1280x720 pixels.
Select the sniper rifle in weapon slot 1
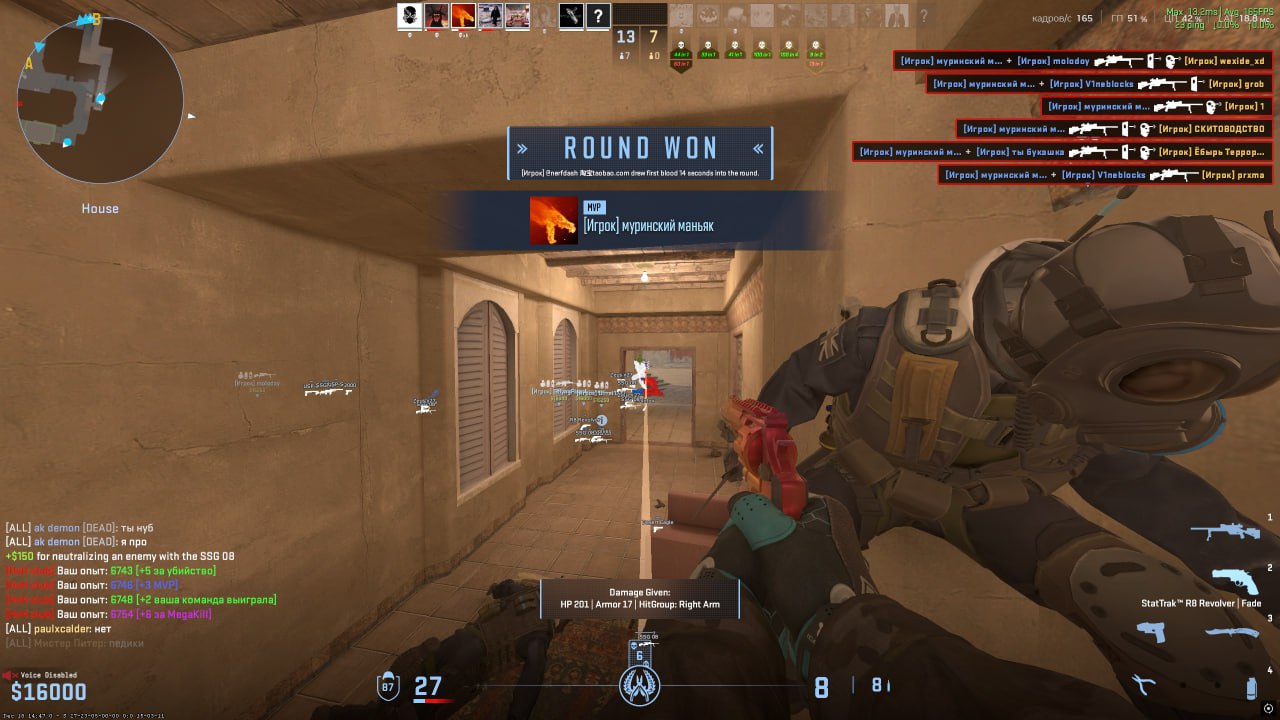point(1225,531)
